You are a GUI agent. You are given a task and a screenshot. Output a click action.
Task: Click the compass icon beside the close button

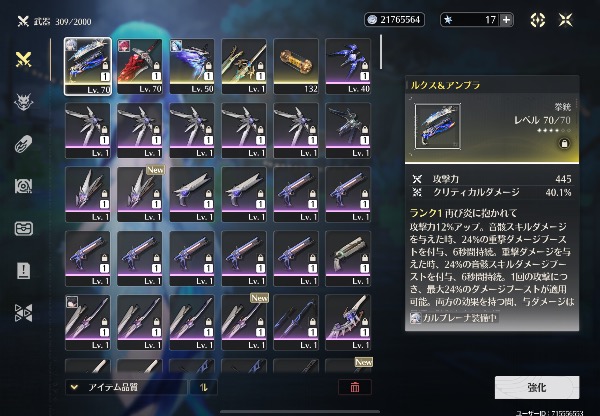pos(538,19)
